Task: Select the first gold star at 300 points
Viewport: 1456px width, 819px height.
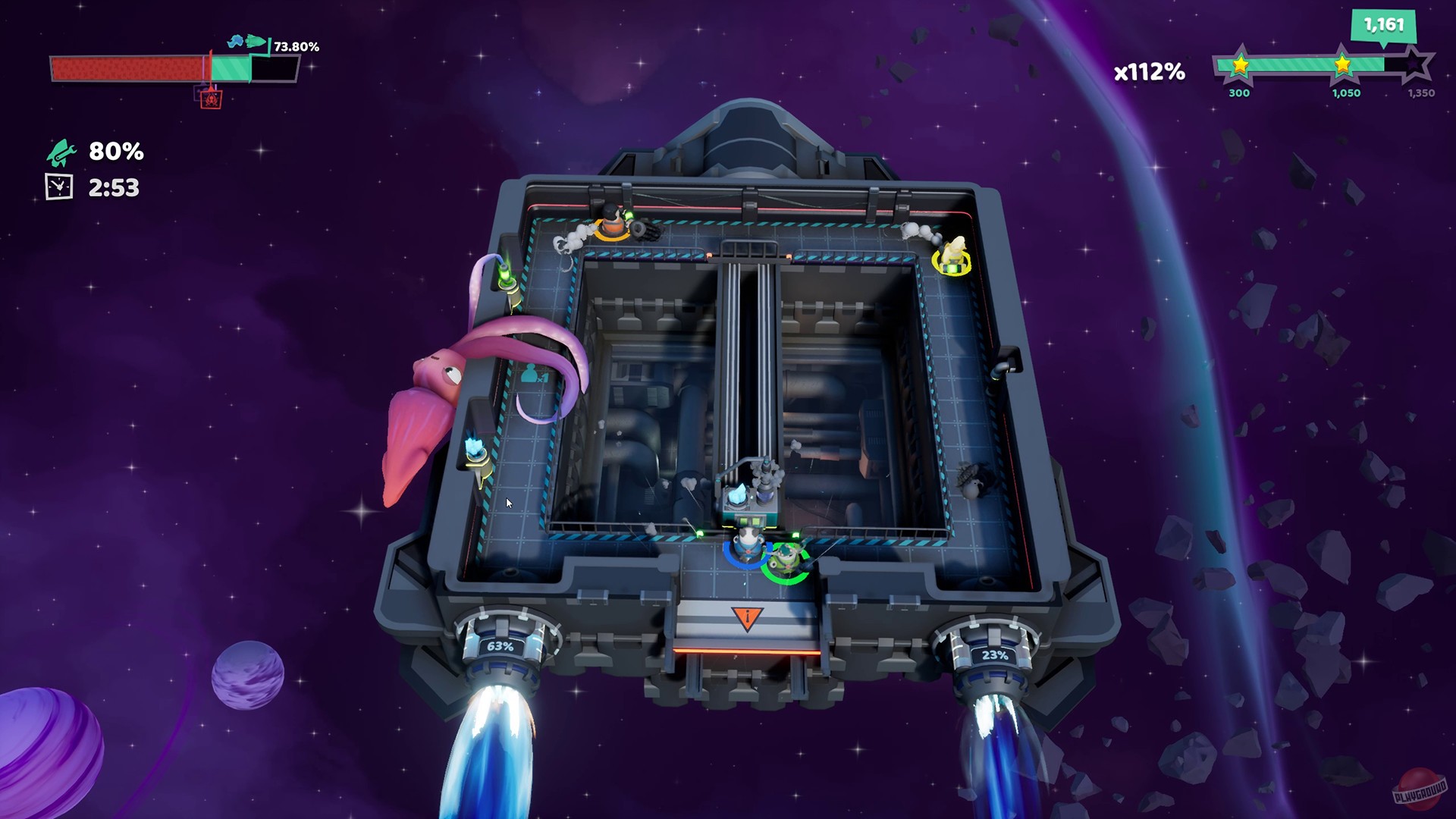Action: point(1239,65)
